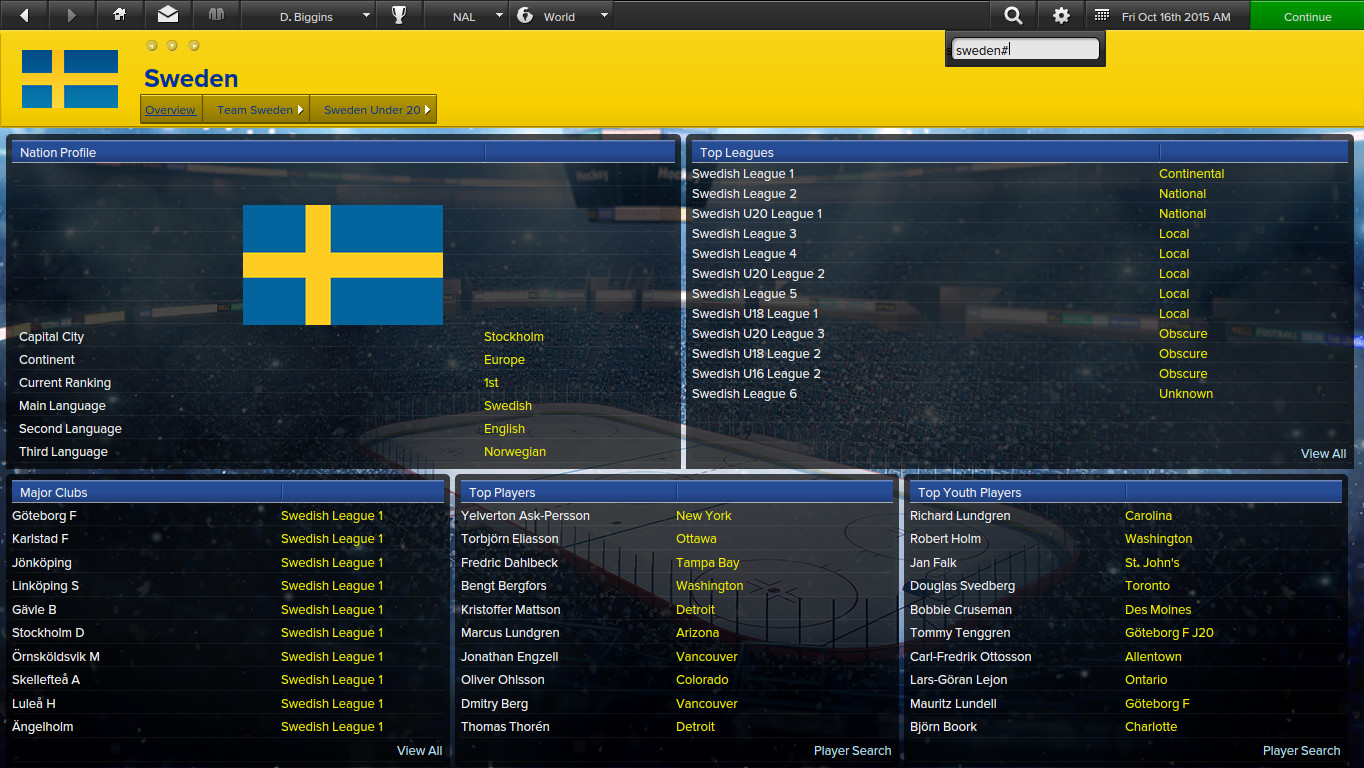The image size is (1364, 768).
Task: Open competitions via the trophy icon
Action: 399,14
